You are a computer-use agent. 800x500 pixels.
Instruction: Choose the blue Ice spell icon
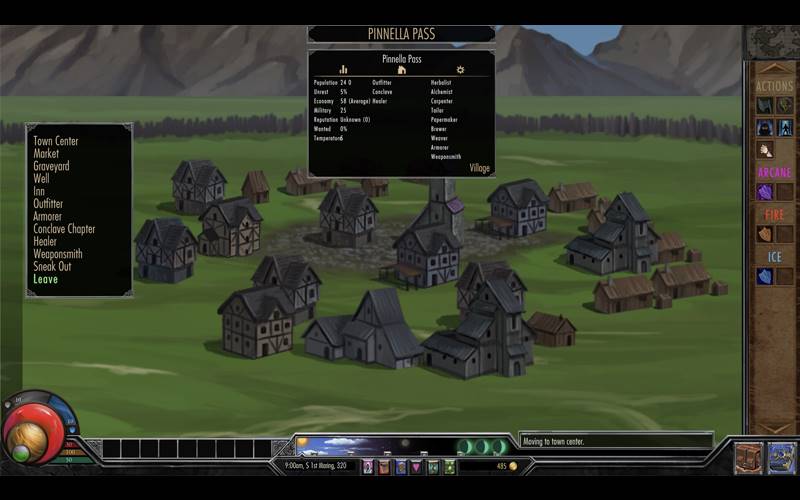765,276
